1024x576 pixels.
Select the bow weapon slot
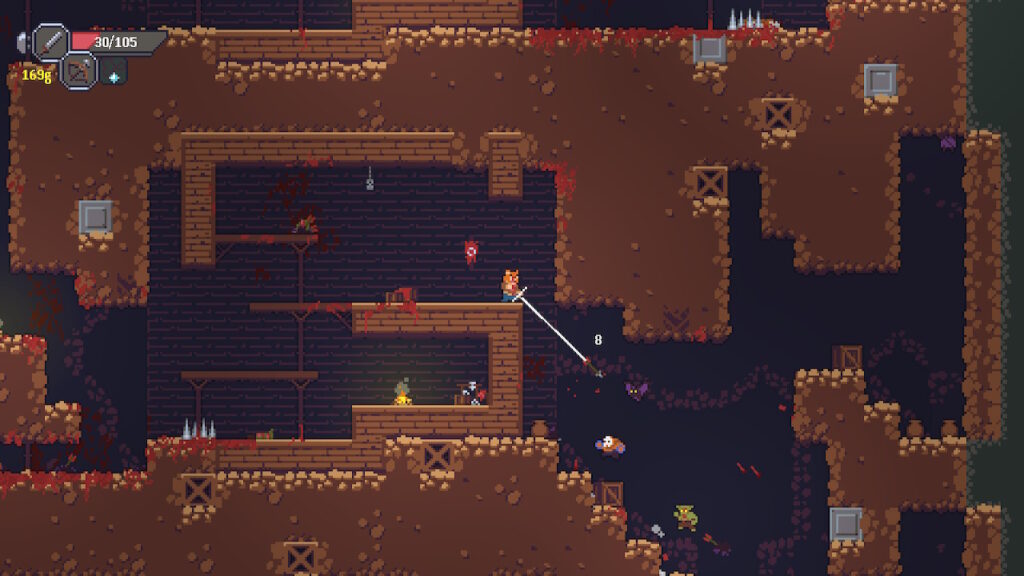tap(78, 71)
